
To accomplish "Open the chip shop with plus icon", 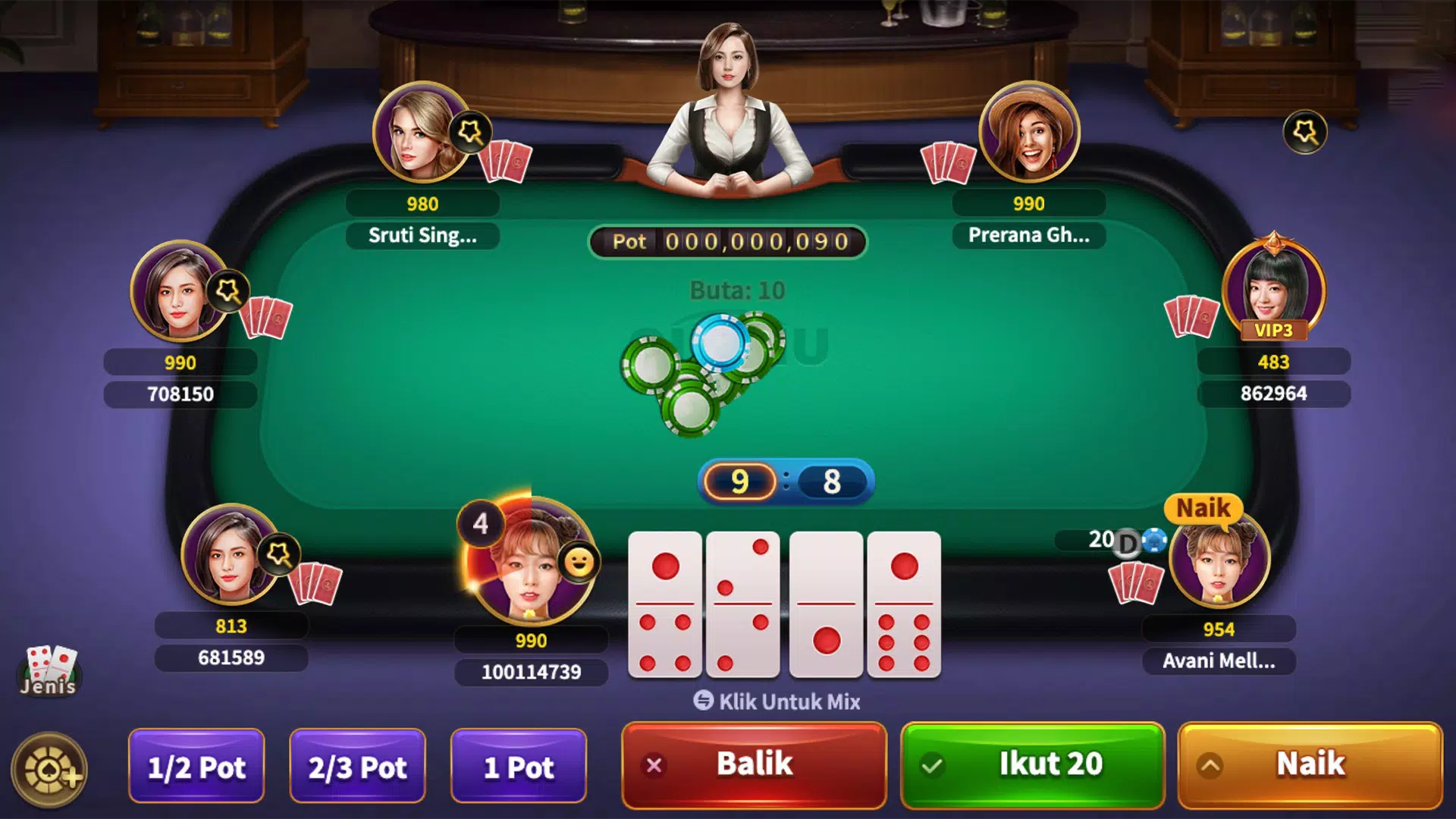I will (50, 770).
